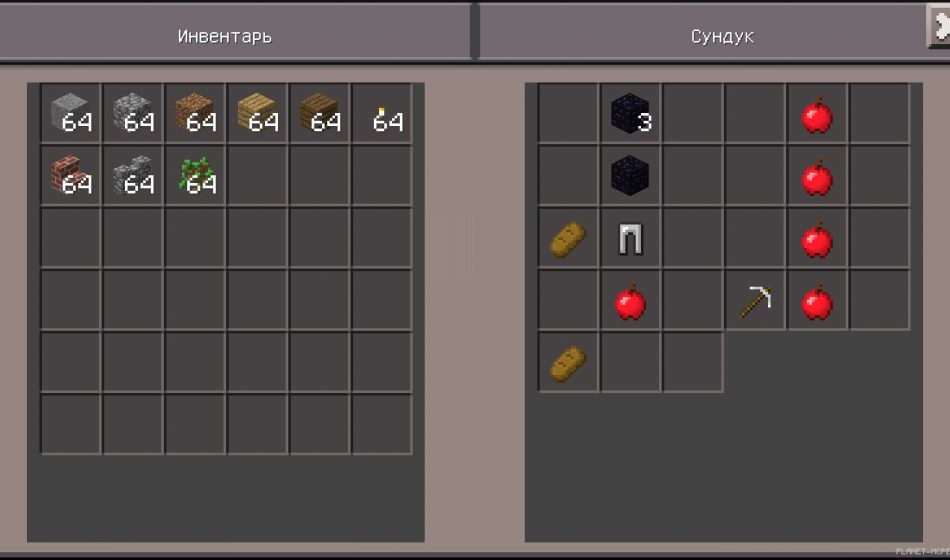Screen dimensions: 950x560
Task: Take the apple directly below the leggings
Action: coord(630,300)
